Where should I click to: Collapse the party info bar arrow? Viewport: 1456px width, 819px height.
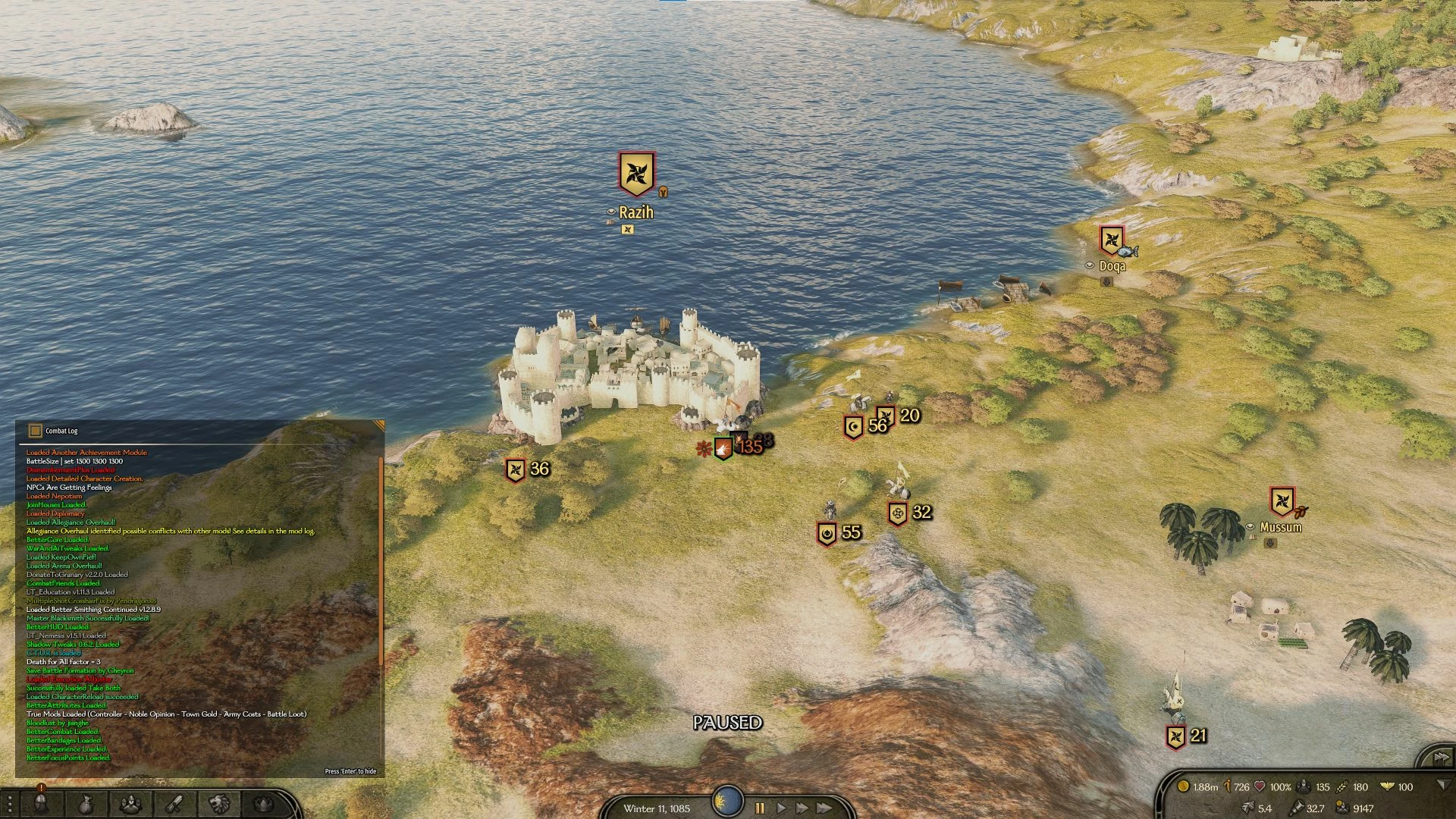click(1443, 786)
